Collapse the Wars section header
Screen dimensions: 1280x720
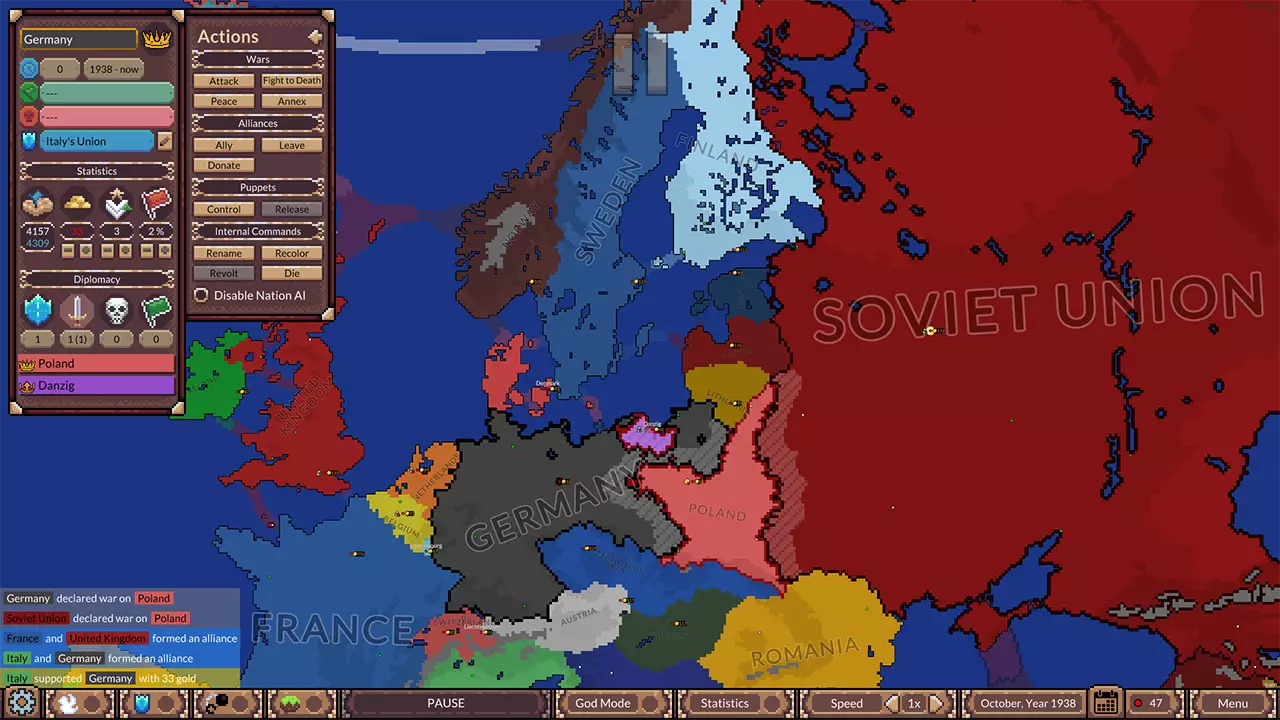[257, 59]
